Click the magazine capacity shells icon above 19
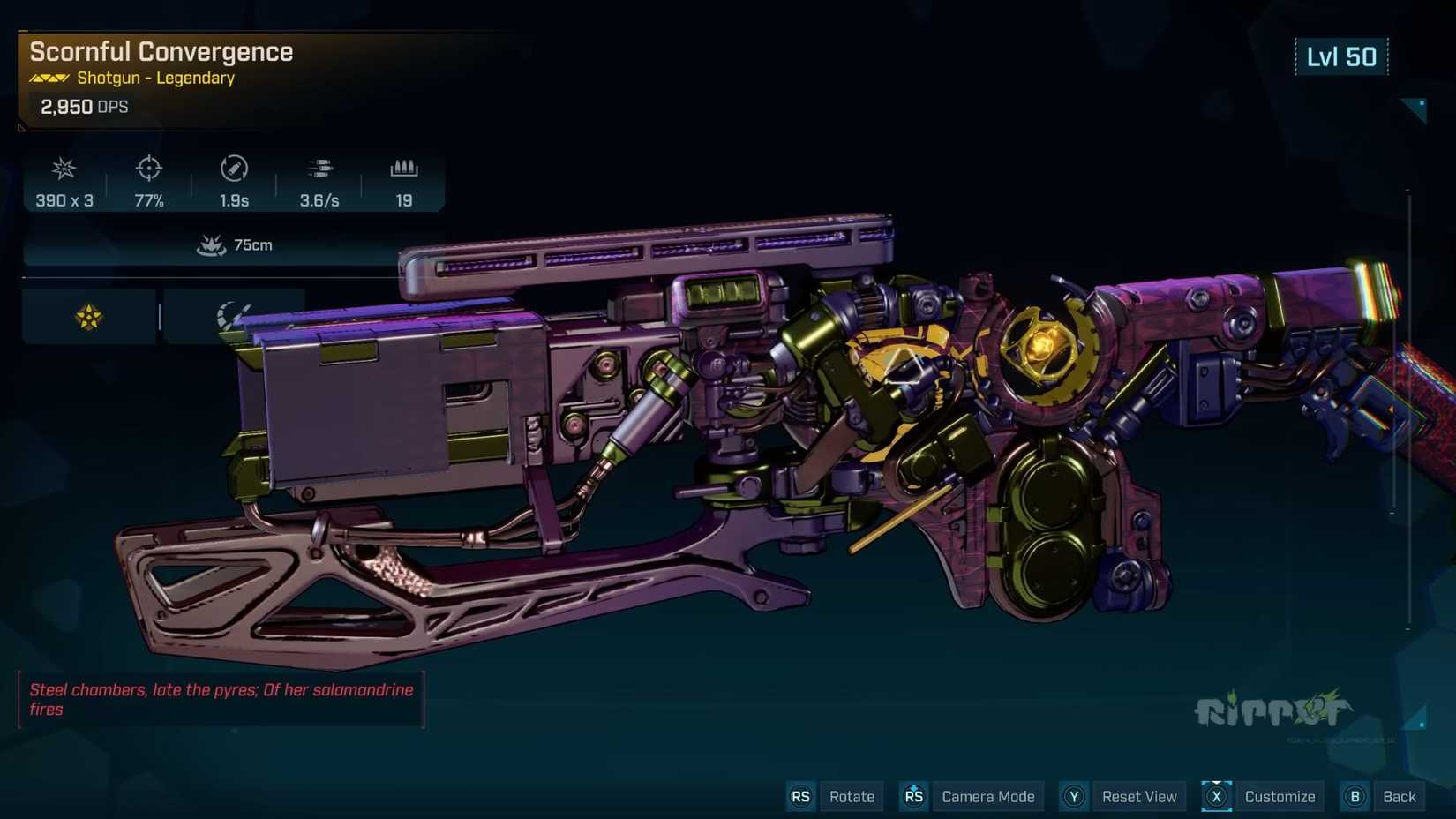Screen dimensions: 1456x819 tap(404, 169)
